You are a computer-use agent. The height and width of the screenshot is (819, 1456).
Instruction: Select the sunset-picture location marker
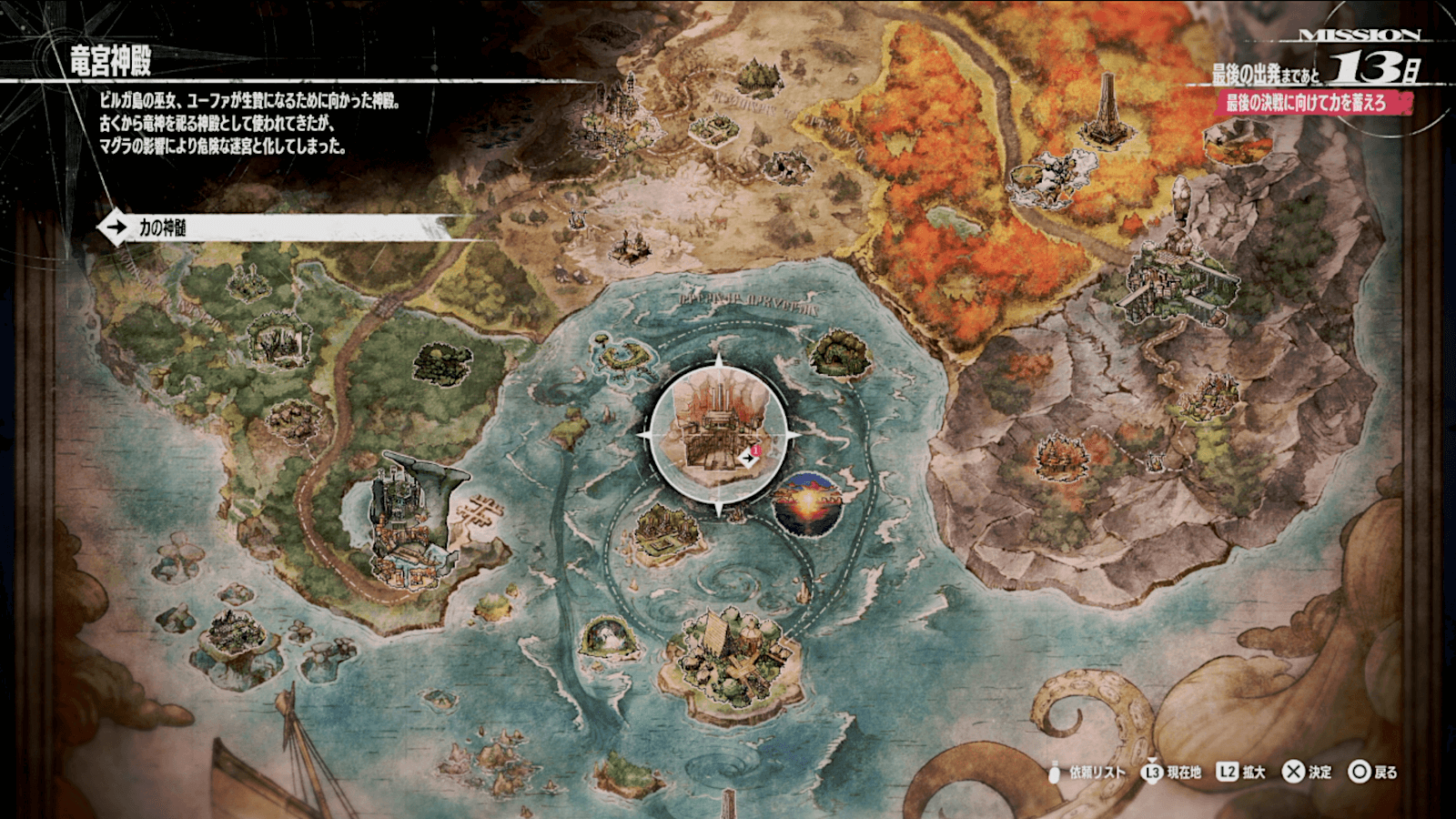[806, 503]
